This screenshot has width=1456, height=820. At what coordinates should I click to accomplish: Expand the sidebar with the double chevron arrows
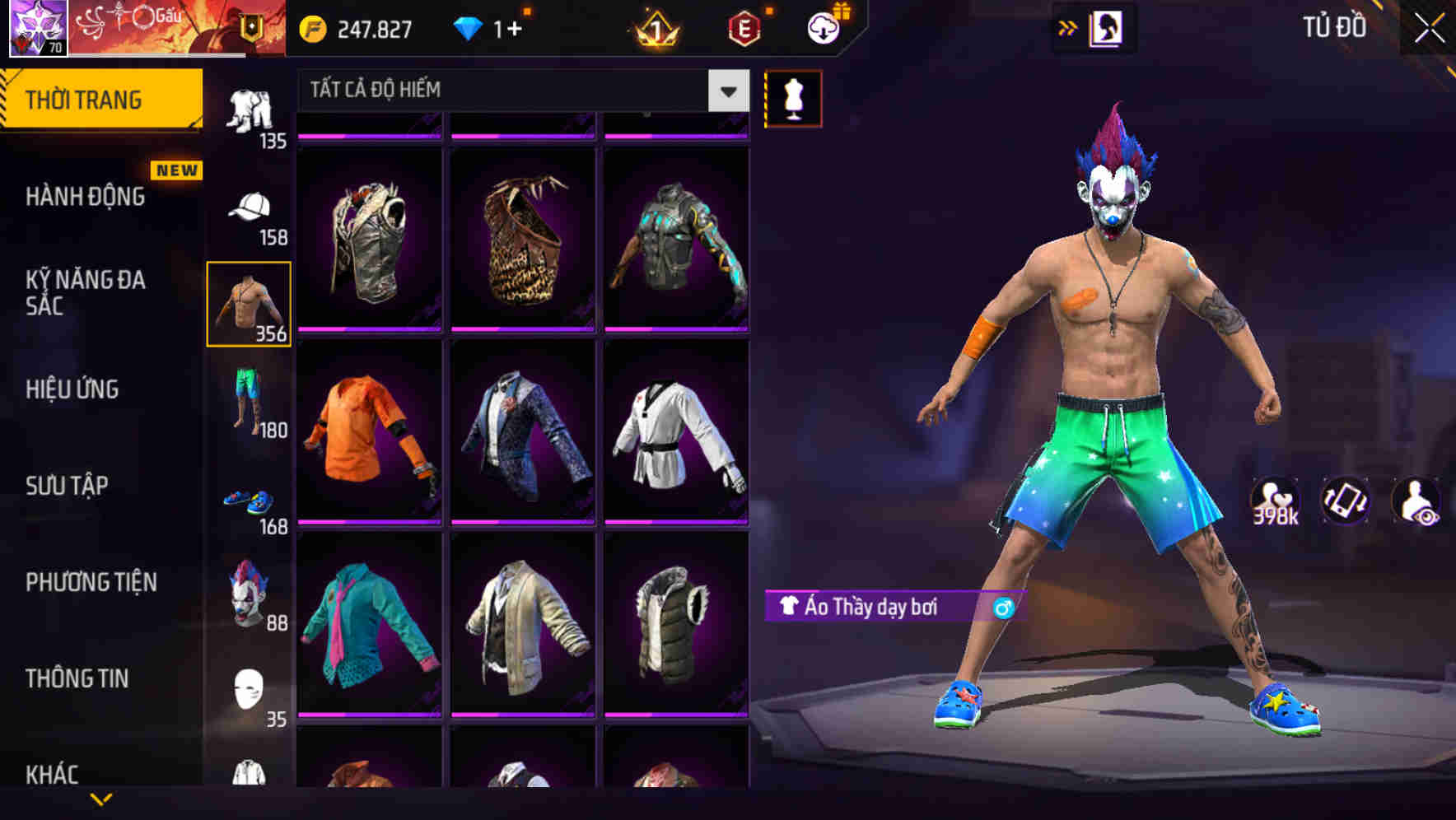tap(1068, 27)
